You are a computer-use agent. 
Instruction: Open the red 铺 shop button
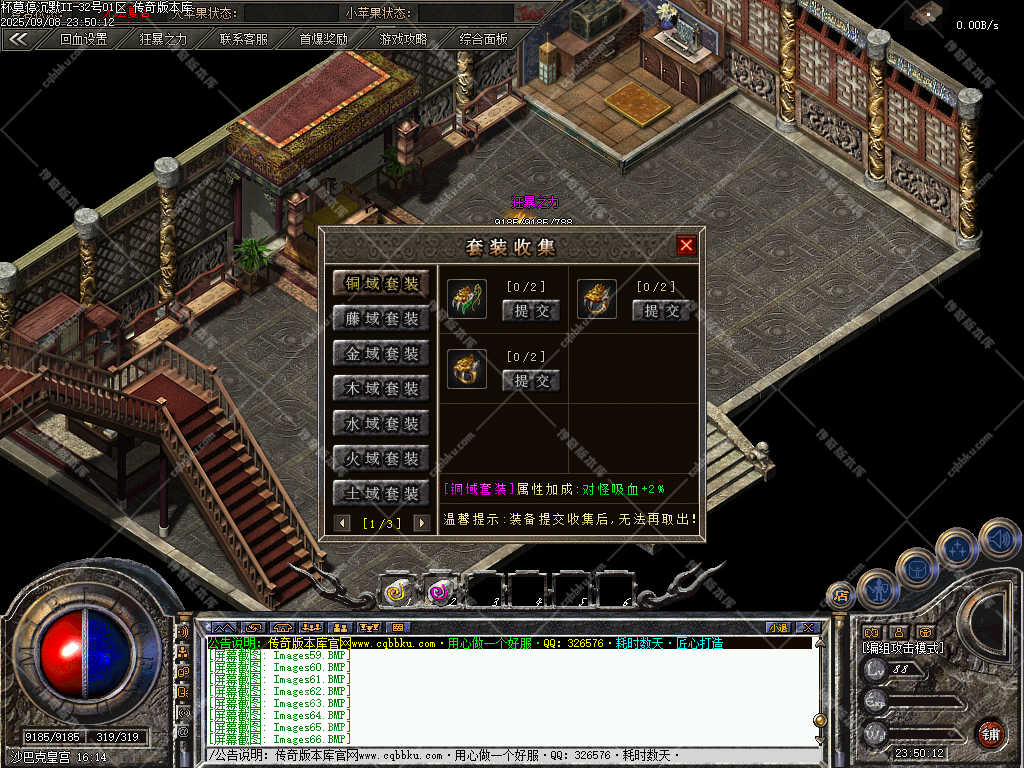click(990, 733)
